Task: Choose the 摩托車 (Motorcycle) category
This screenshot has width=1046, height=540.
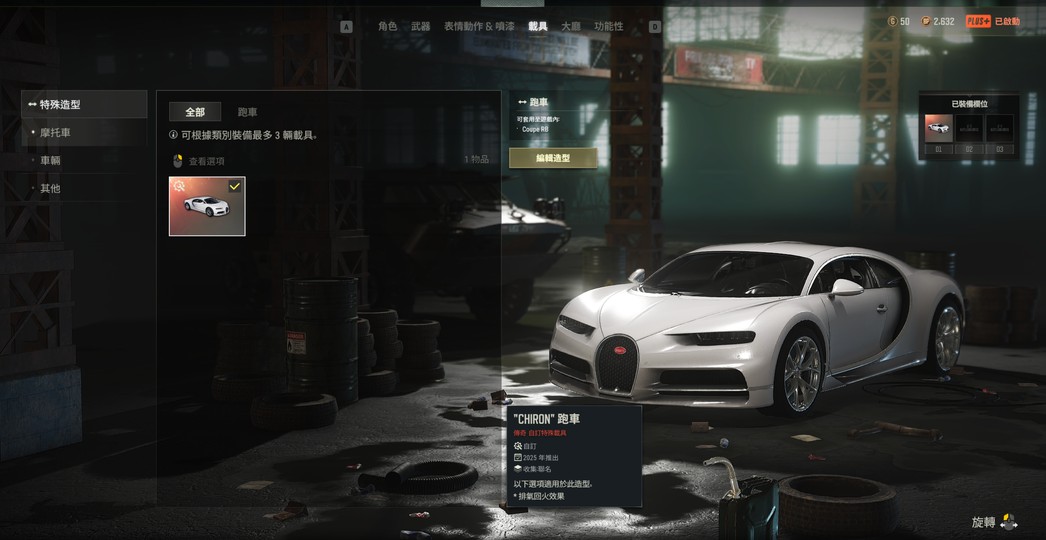Action: pyautogui.click(x=56, y=132)
